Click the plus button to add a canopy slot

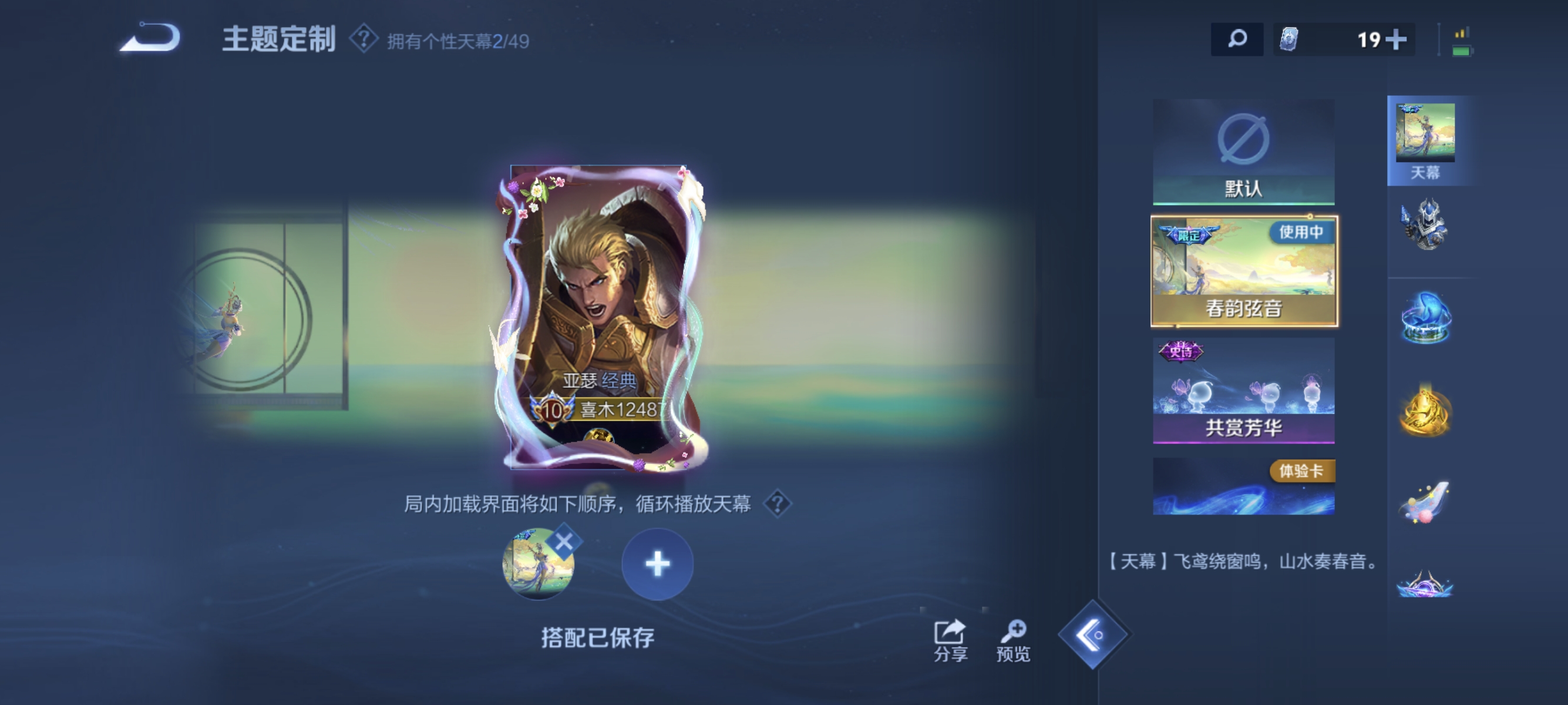click(x=657, y=563)
